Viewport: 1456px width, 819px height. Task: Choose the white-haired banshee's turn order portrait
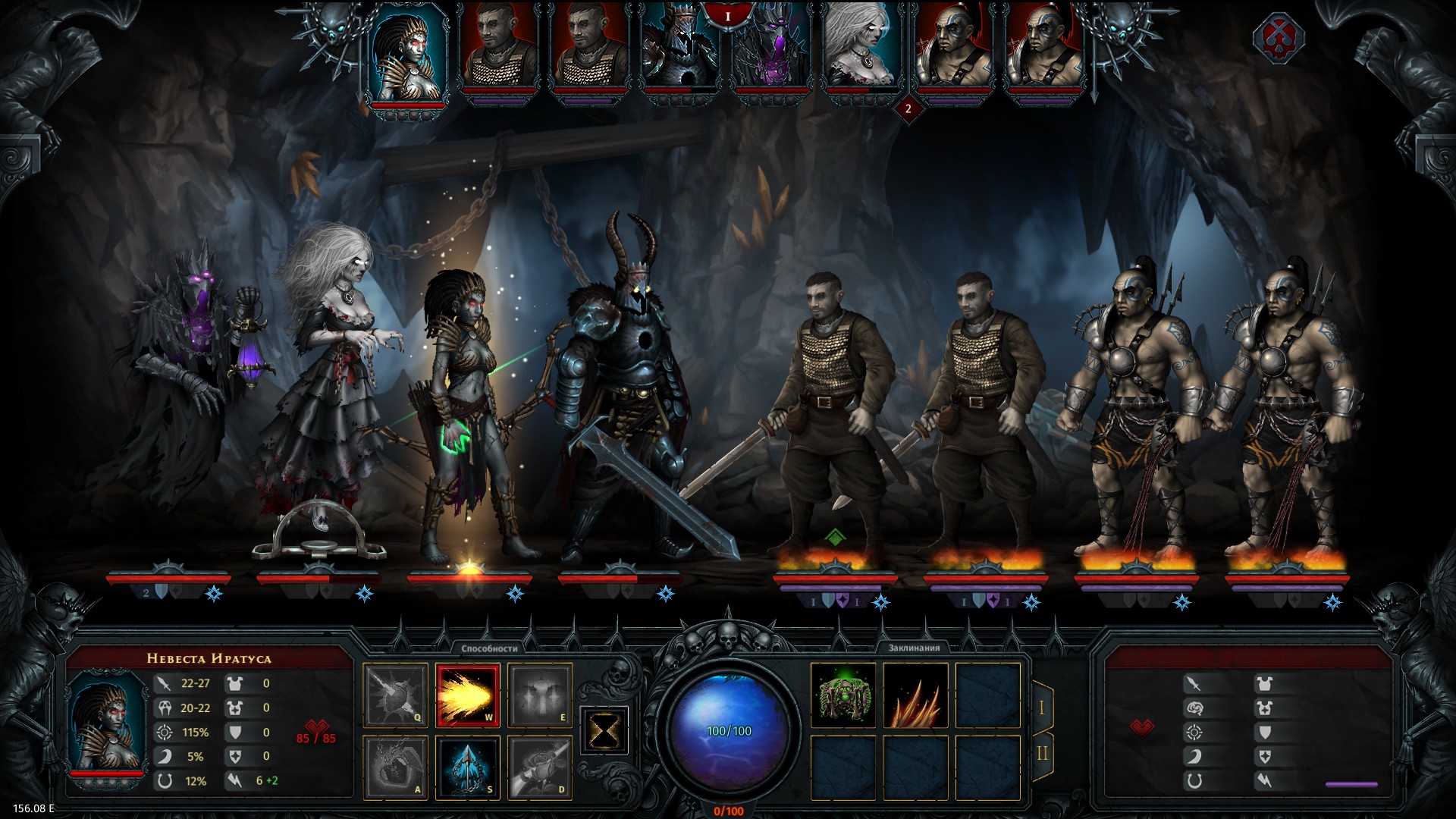point(859,53)
